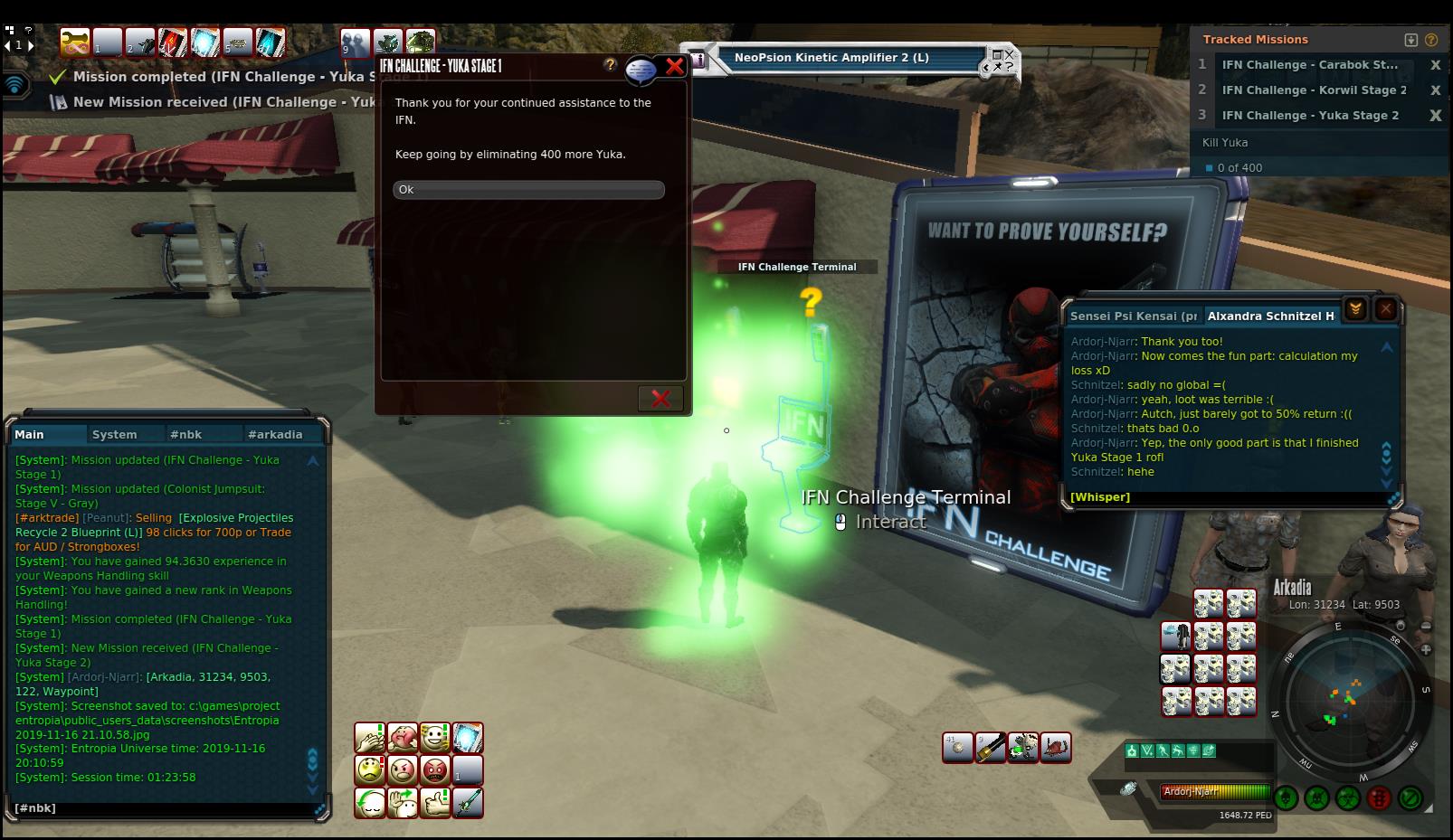Confirm the mission dialog with Ok
This screenshot has width=1453, height=840.
[x=528, y=190]
